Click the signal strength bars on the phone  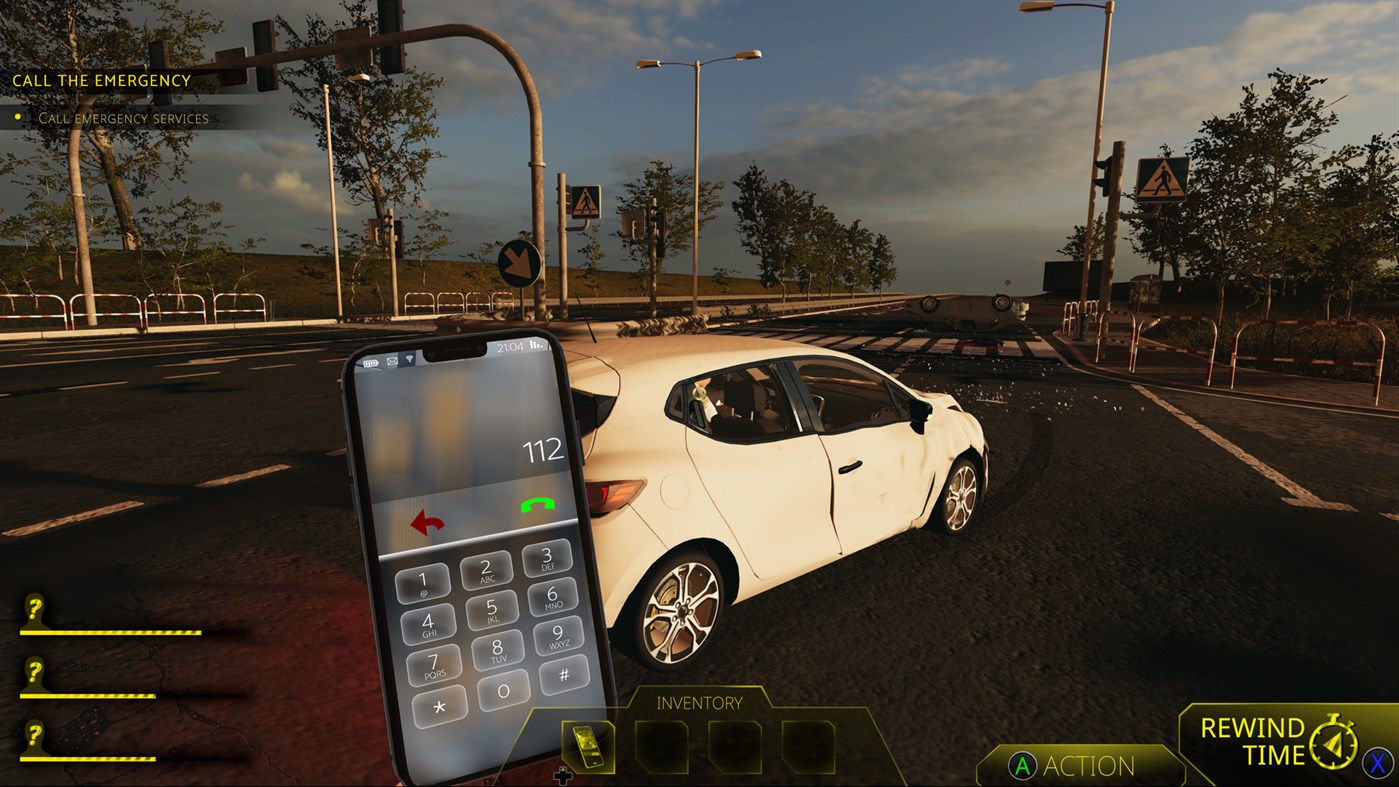[535, 345]
